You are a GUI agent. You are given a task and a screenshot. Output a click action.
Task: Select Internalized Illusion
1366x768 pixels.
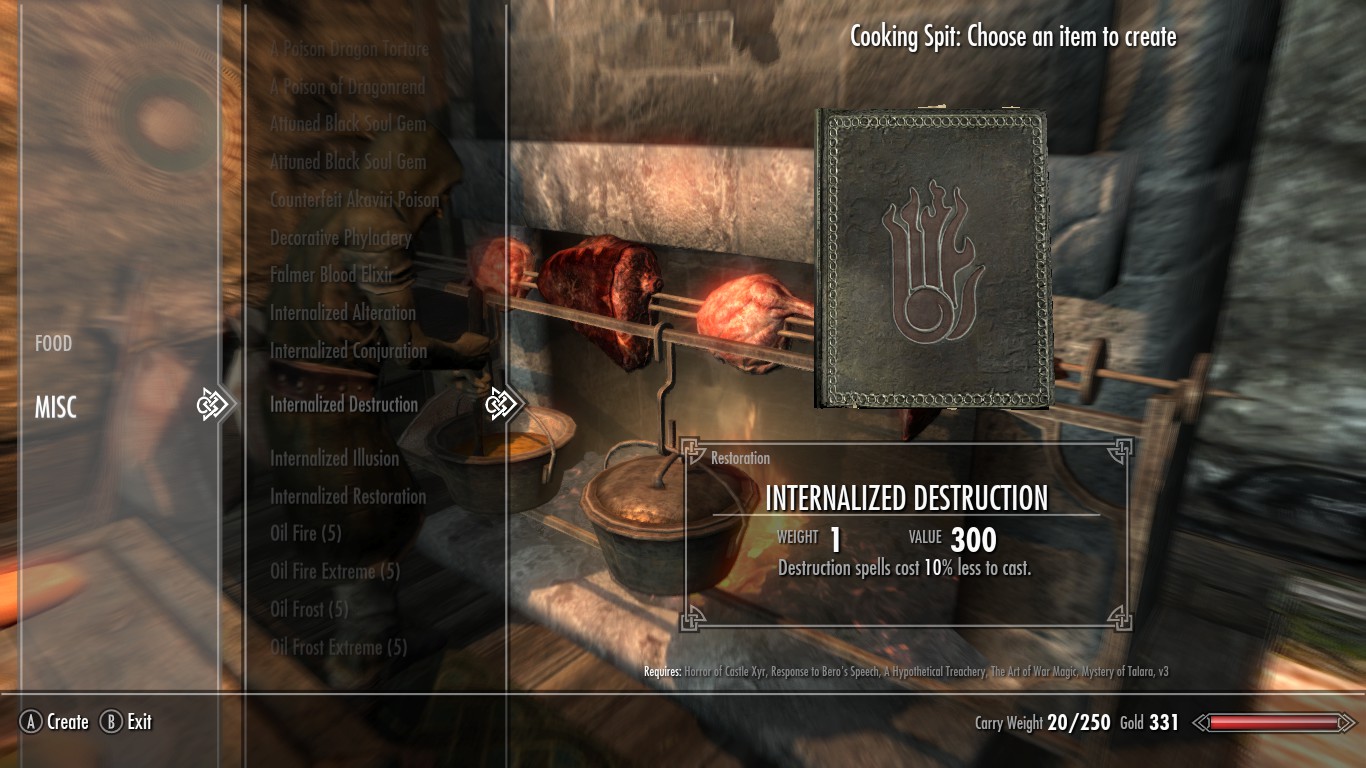(x=334, y=459)
